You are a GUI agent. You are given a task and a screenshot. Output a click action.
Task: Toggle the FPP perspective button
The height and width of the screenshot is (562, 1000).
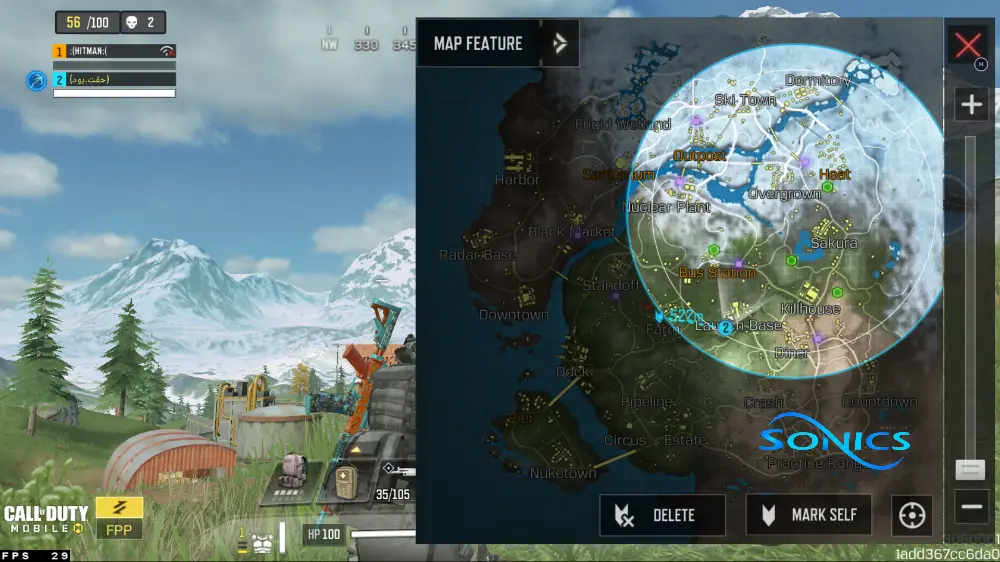pyautogui.click(x=119, y=517)
